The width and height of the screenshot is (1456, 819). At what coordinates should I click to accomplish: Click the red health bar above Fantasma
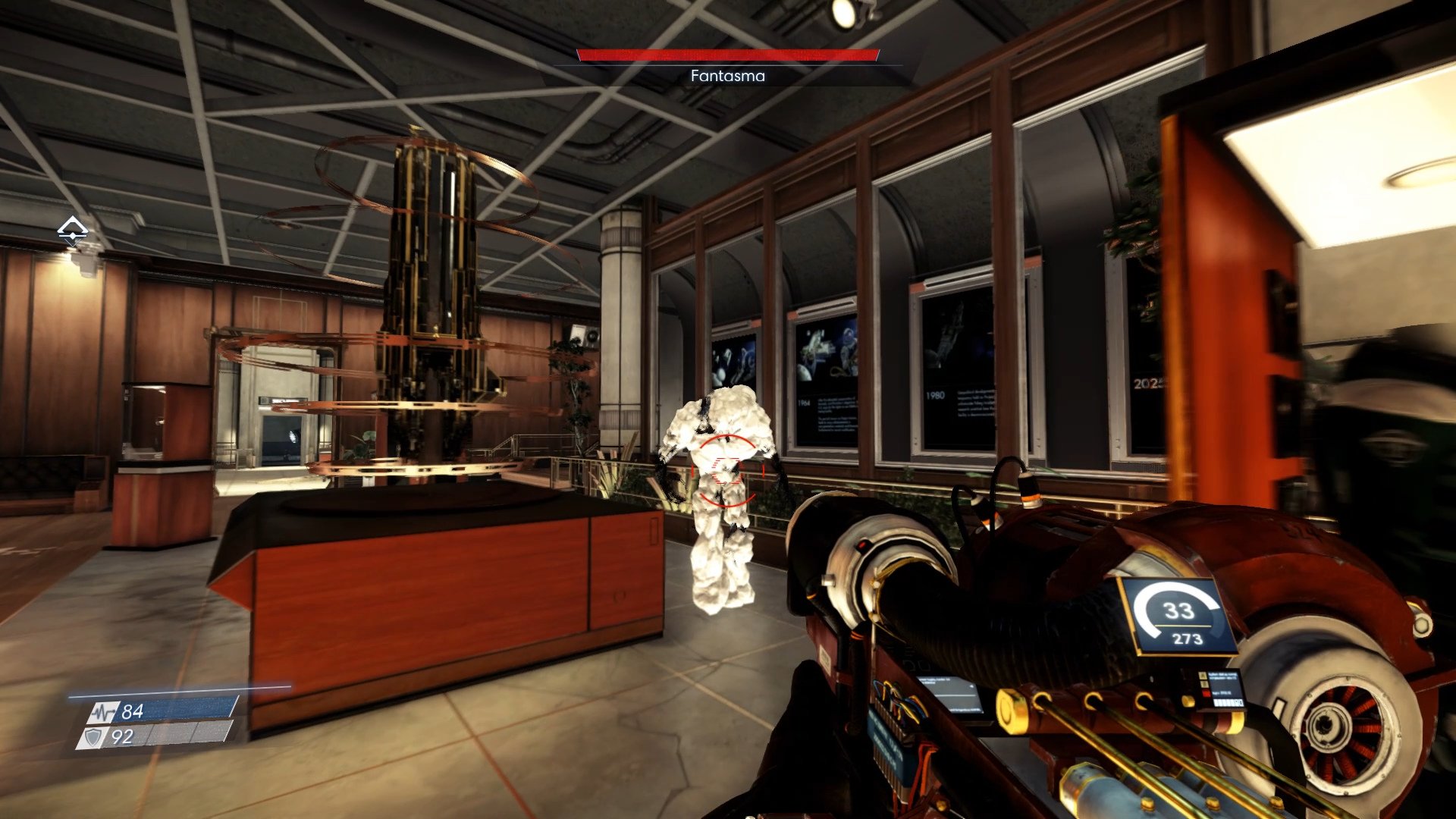click(x=726, y=55)
